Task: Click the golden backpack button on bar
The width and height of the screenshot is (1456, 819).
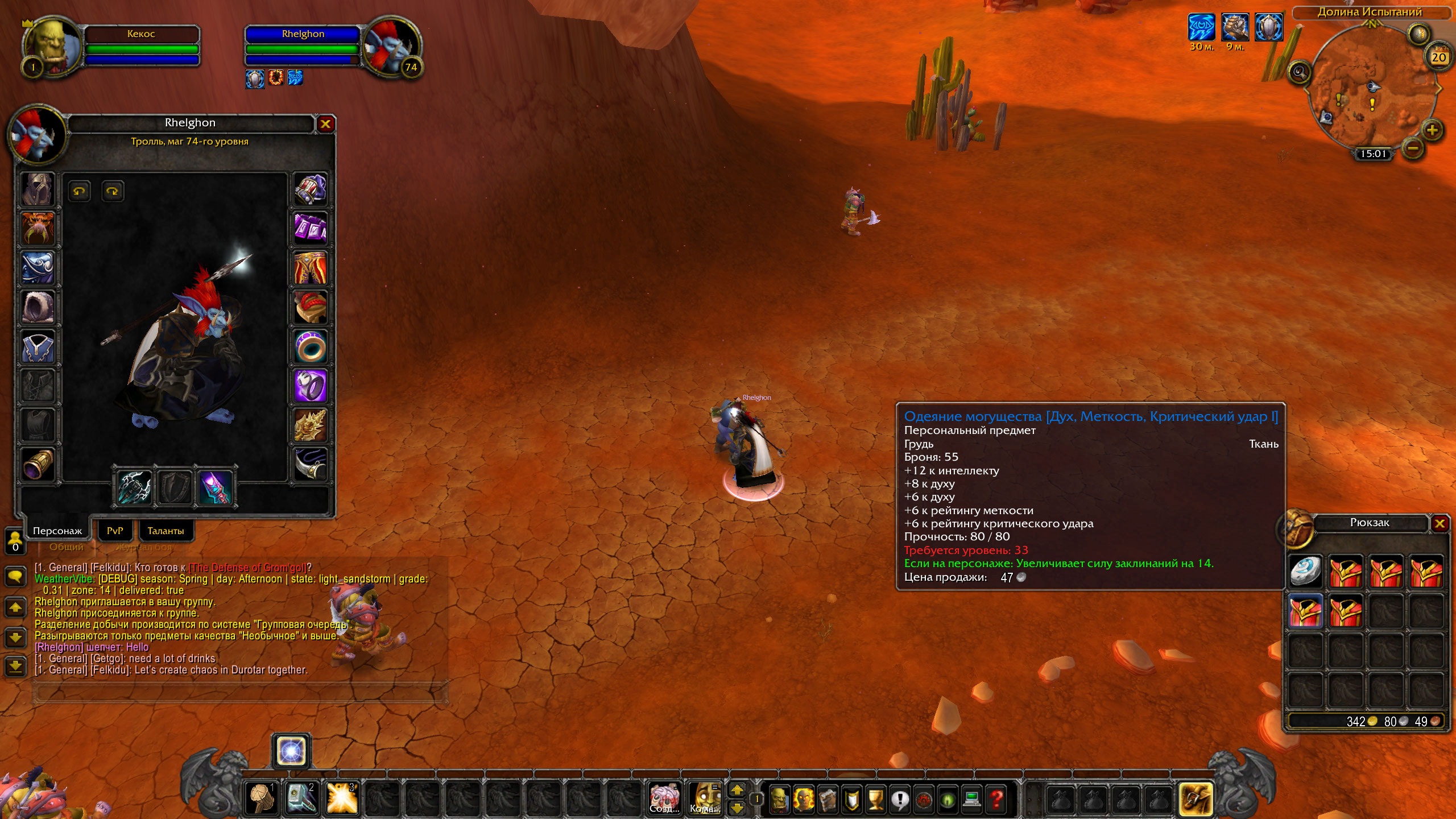Action: (x=1196, y=798)
